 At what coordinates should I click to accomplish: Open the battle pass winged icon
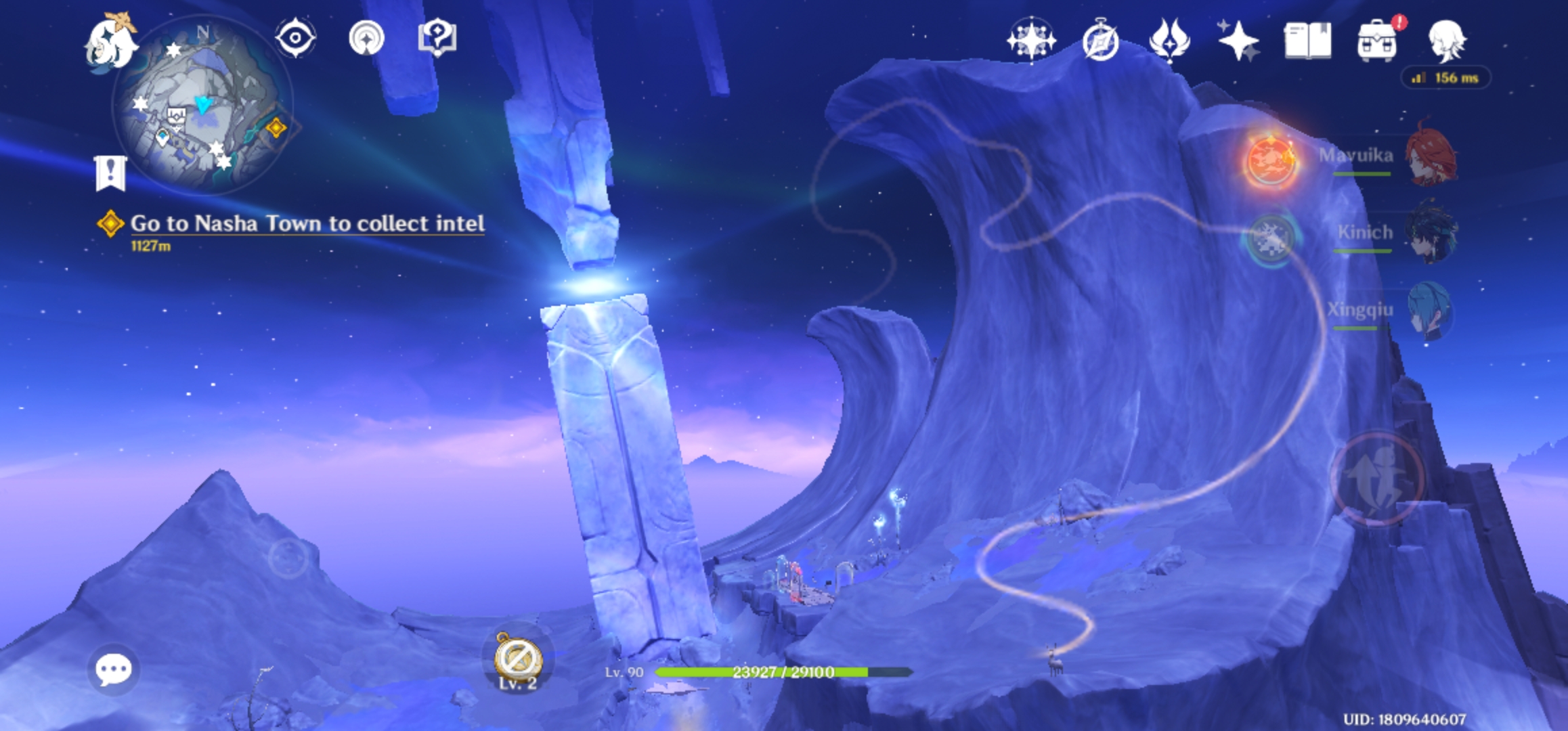click(x=1169, y=41)
